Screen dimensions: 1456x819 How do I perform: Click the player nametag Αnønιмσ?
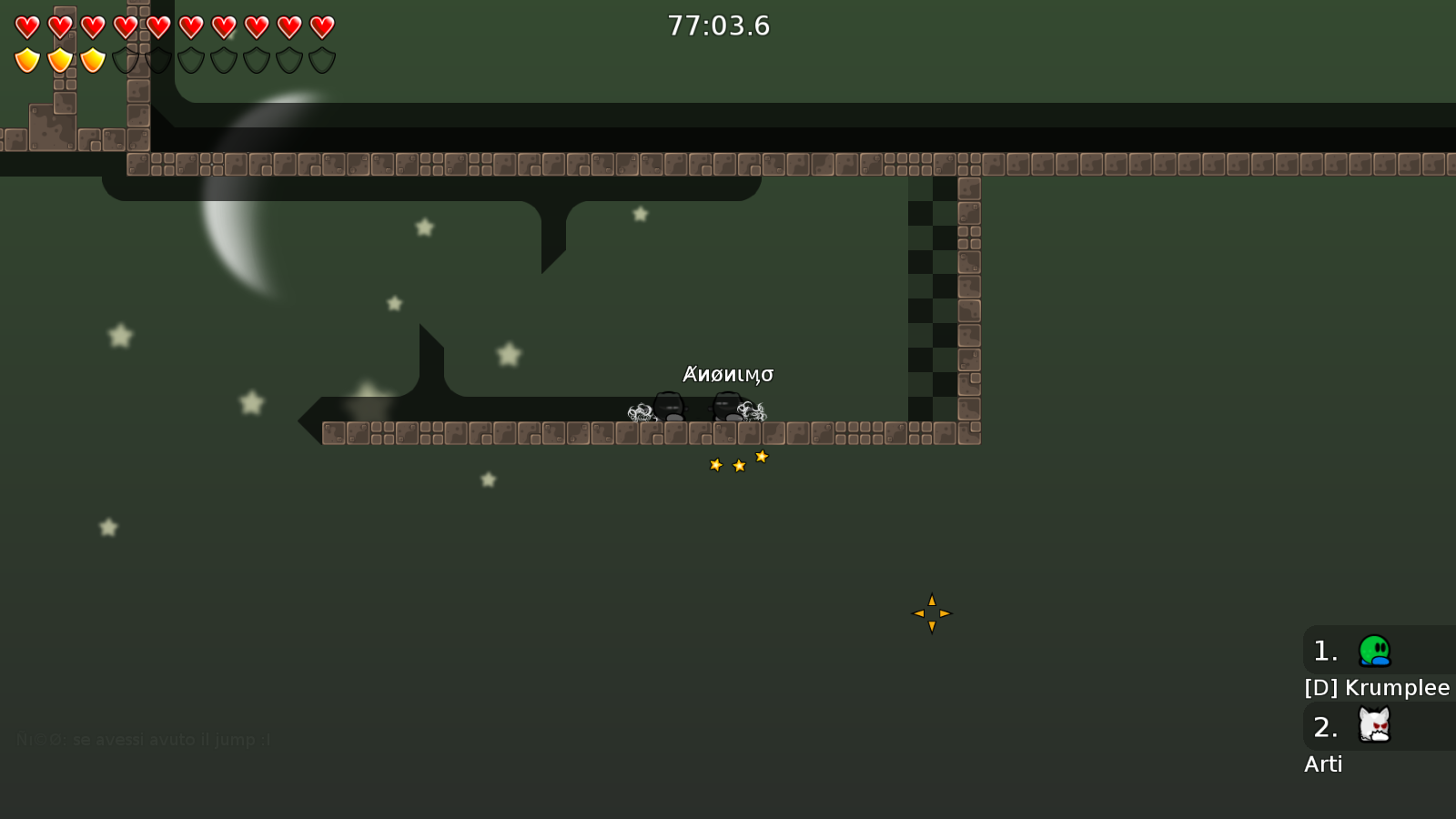(x=728, y=373)
